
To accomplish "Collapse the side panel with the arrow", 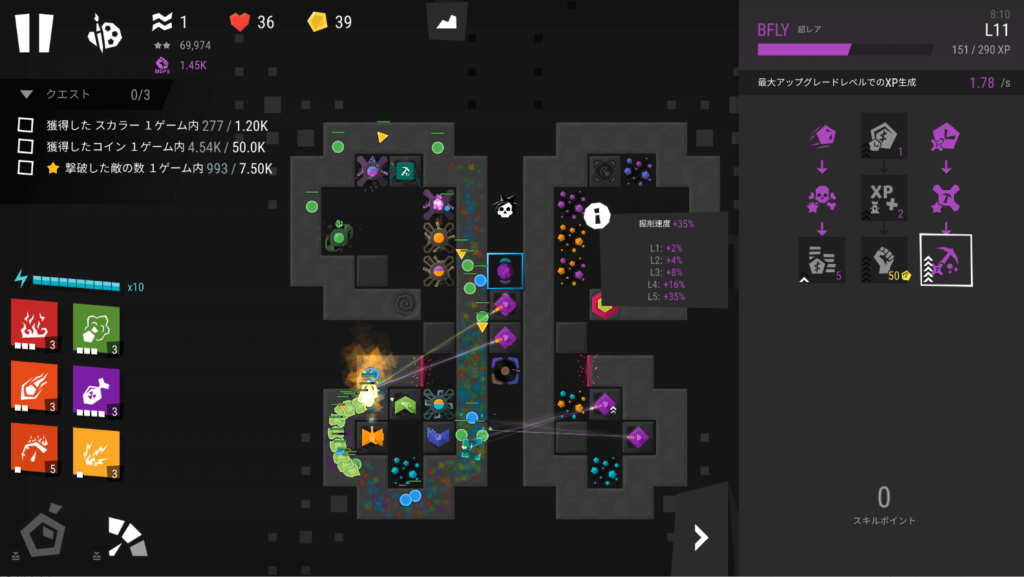I will pos(701,538).
